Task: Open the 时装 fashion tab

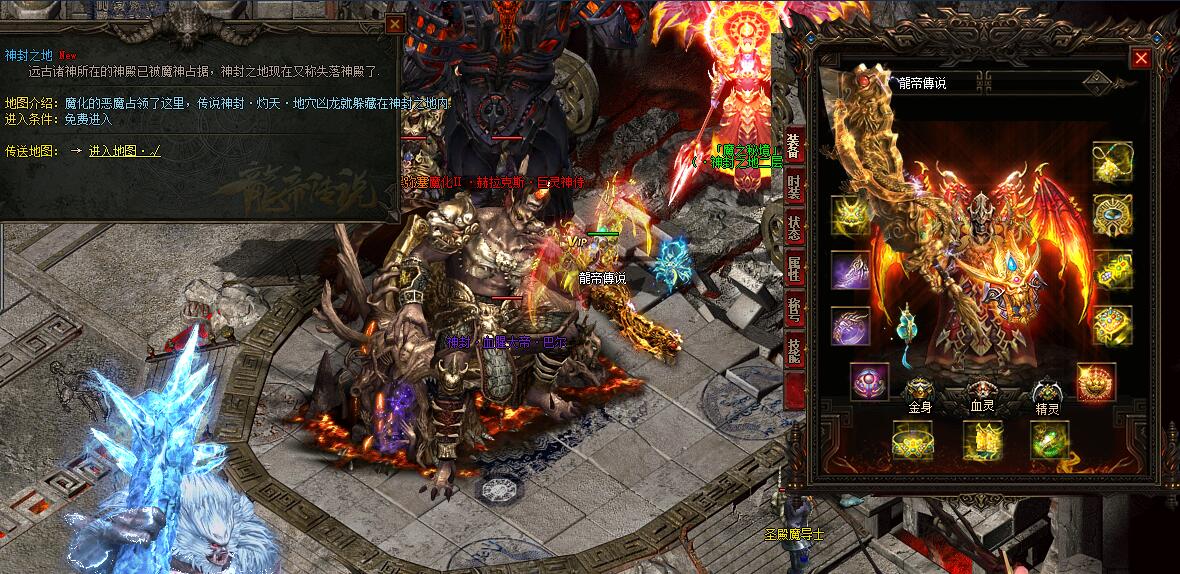Action: click(794, 187)
